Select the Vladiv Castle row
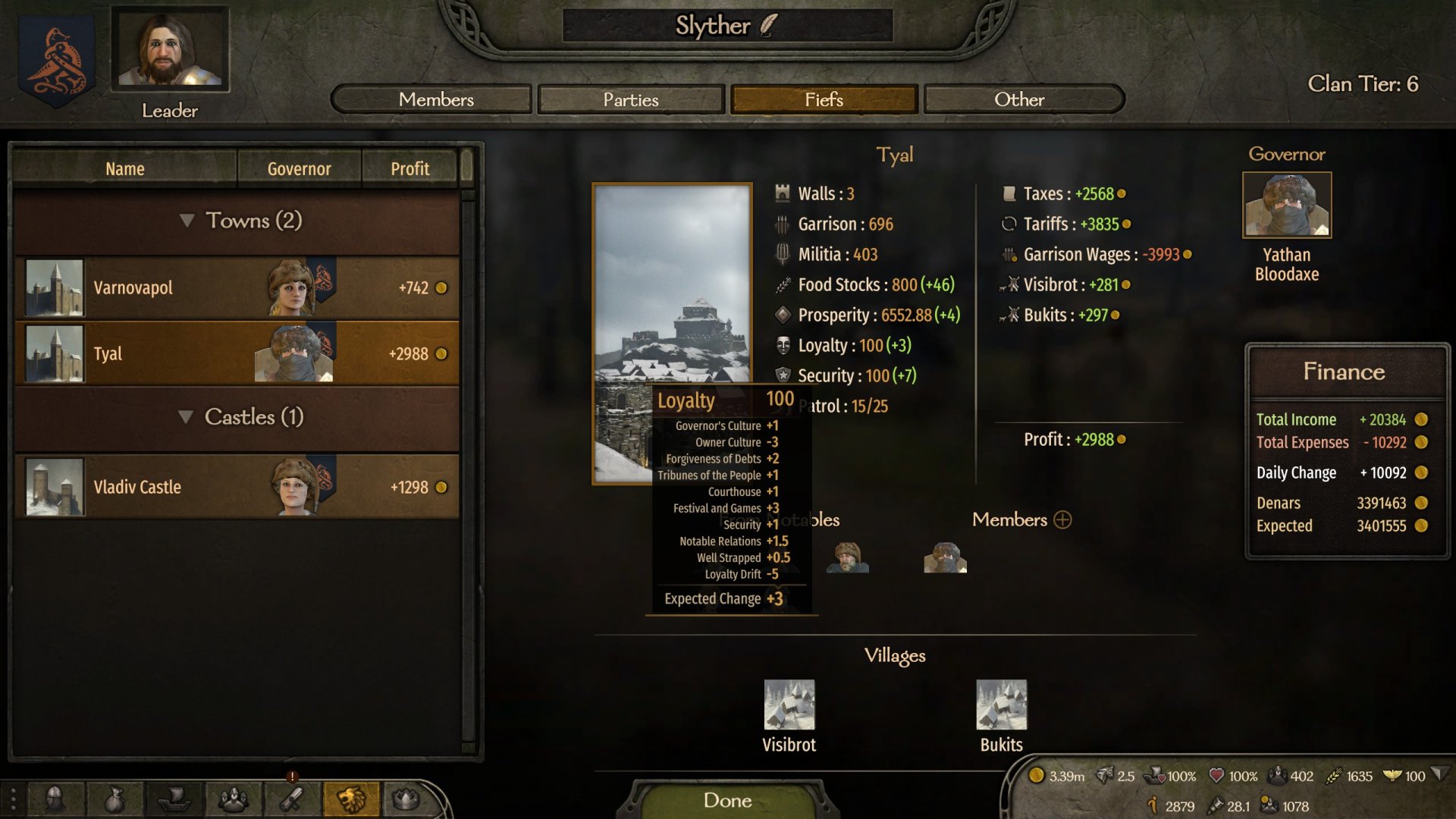 pos(237,487)
